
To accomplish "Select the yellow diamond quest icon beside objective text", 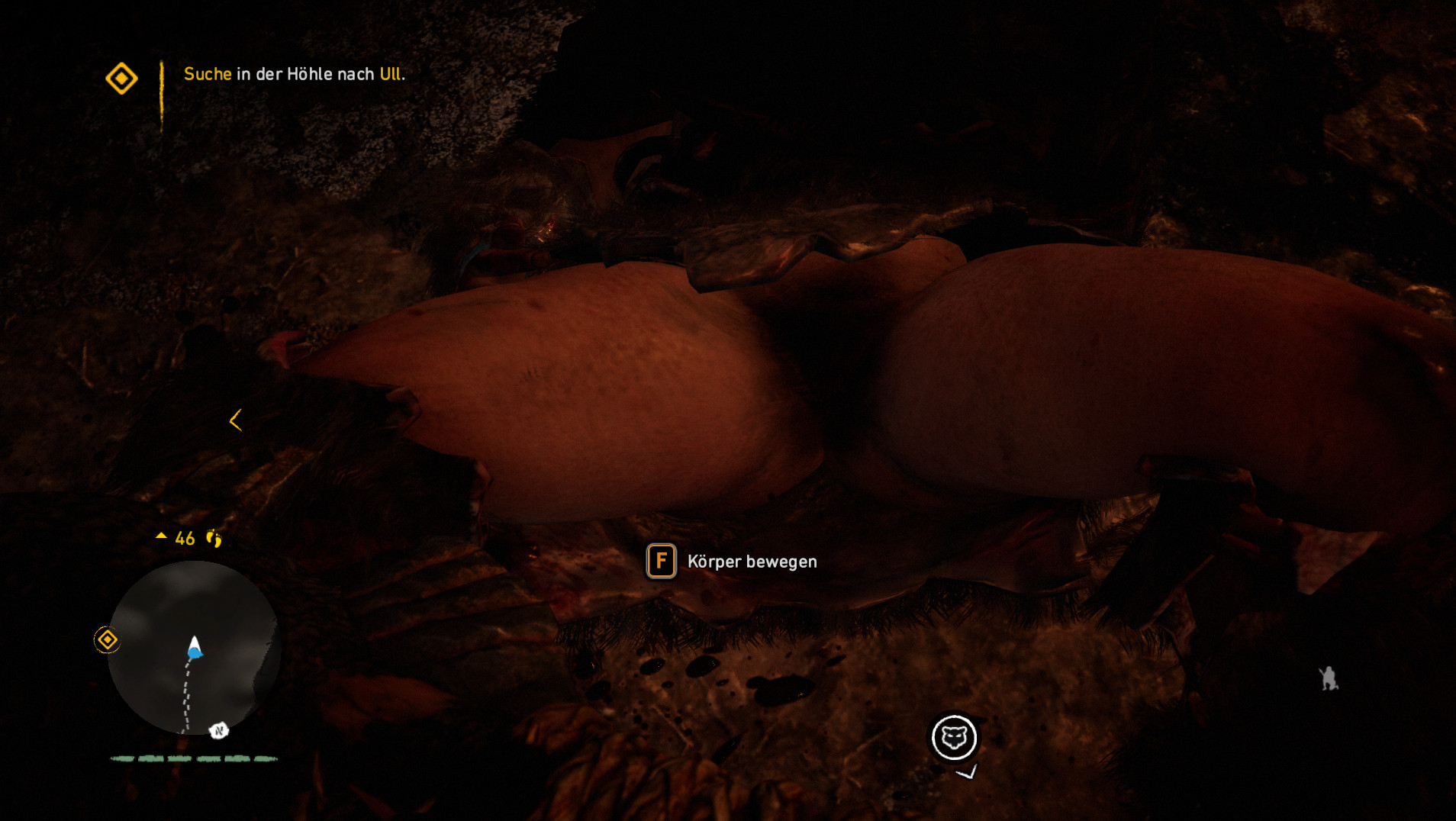I will 121,79.
